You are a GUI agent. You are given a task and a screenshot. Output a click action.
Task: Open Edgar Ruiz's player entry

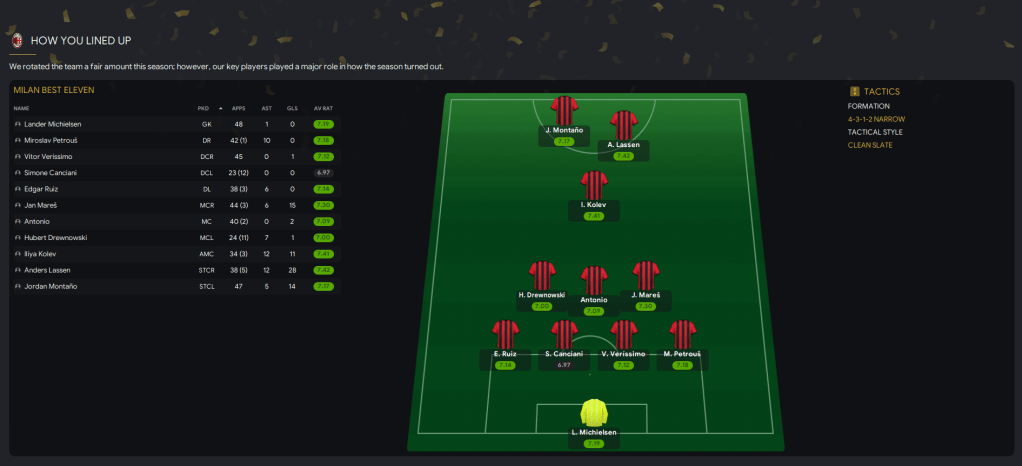point(42,189)
